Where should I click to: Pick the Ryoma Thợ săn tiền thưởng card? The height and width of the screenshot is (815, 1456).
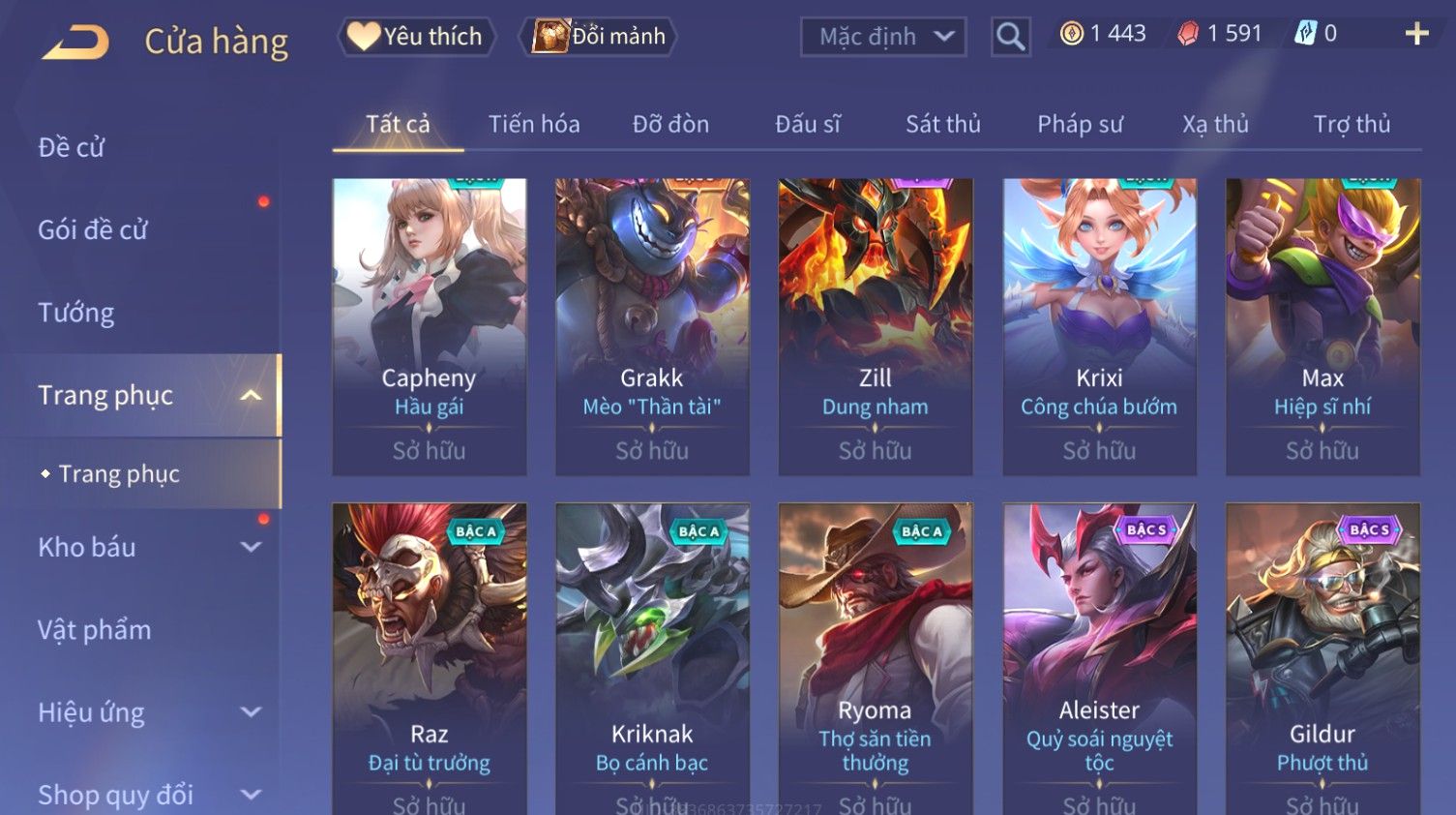coord(875,658)
